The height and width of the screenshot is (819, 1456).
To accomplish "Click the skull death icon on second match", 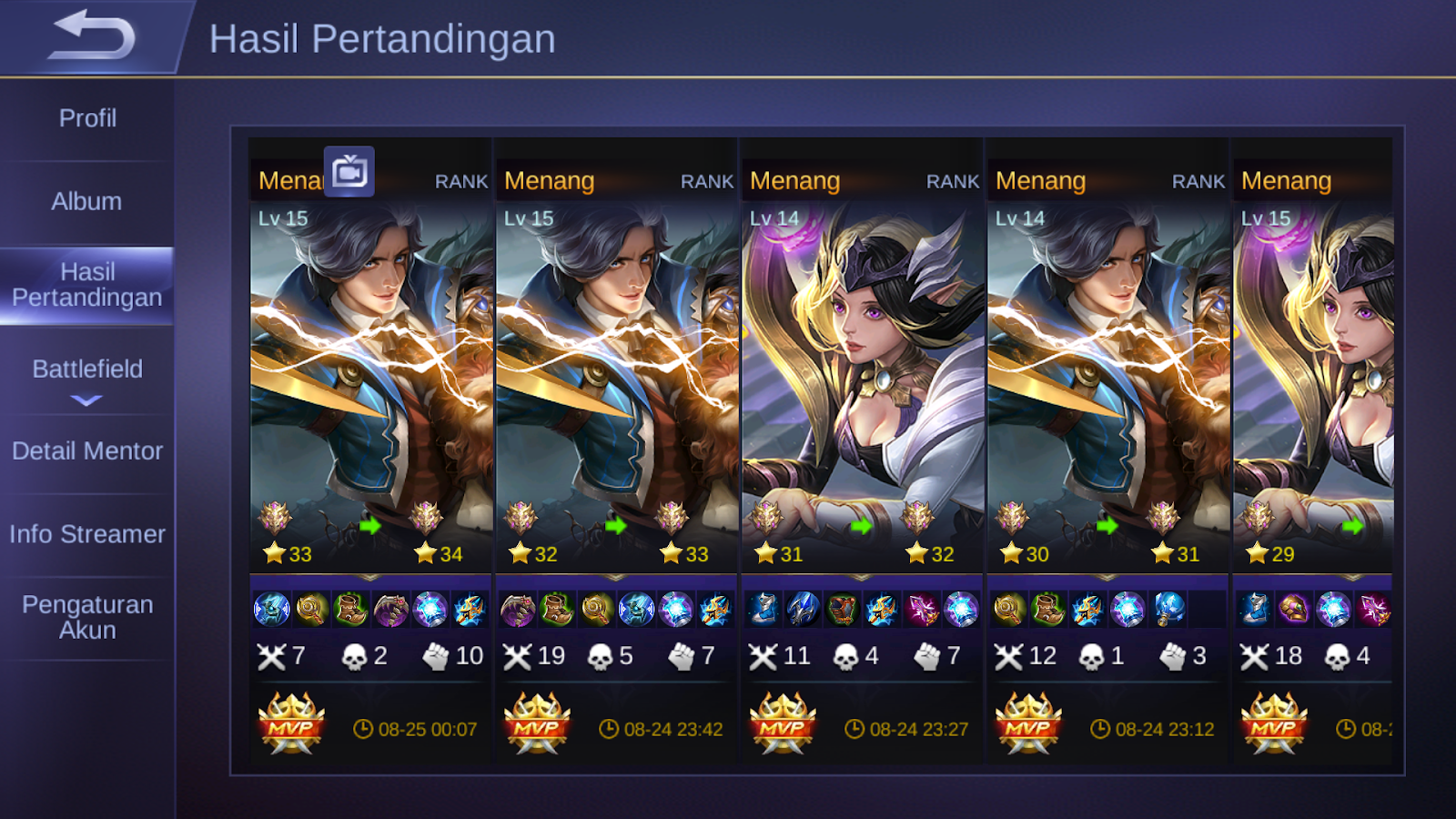I will (x=598, y=655).
